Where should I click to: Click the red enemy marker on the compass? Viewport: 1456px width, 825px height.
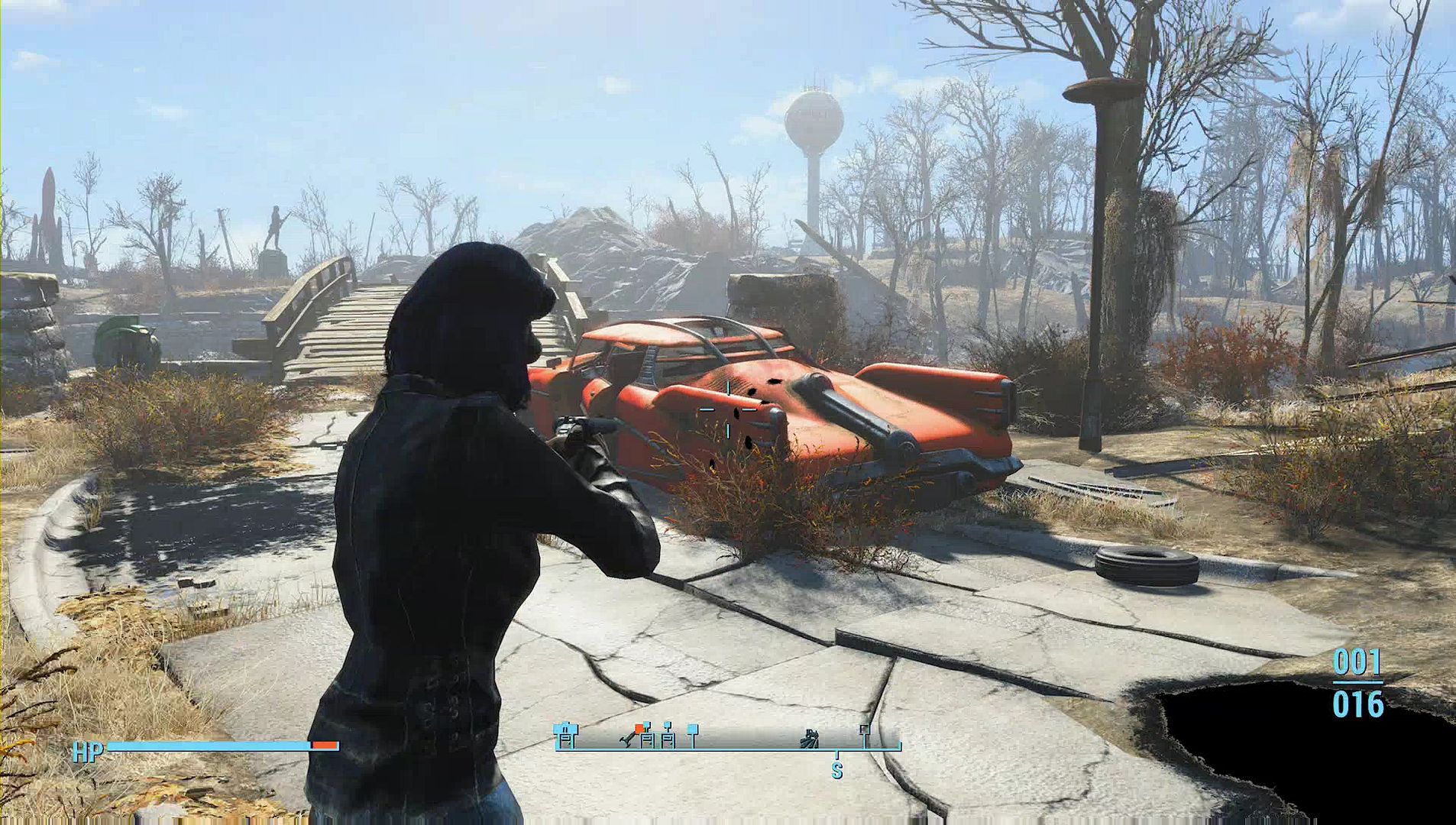coord(639,729)
